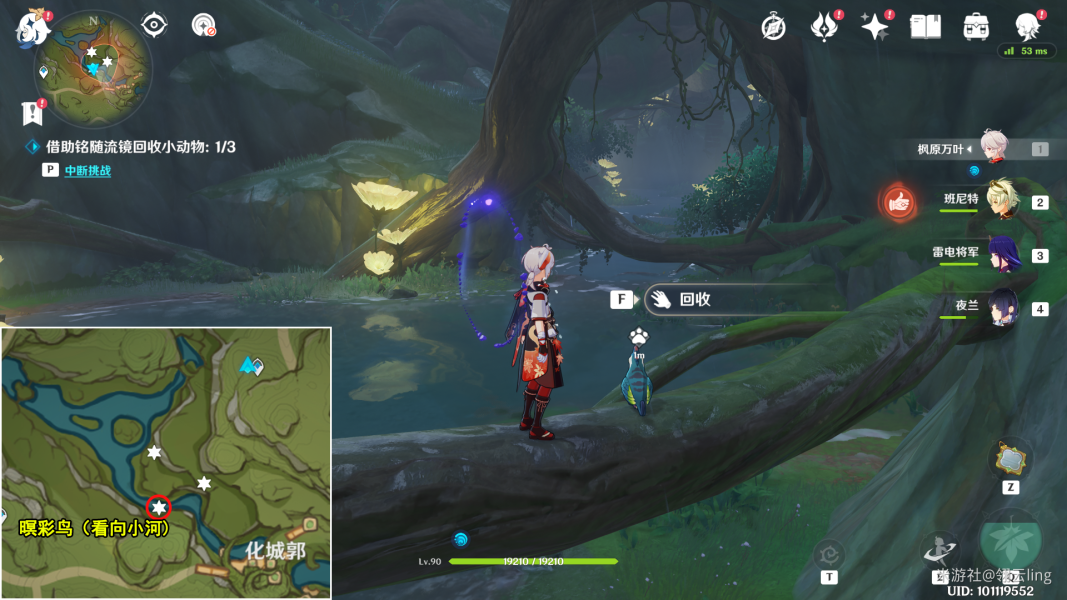Activate Kazuha's elemental skill icon

942,549
